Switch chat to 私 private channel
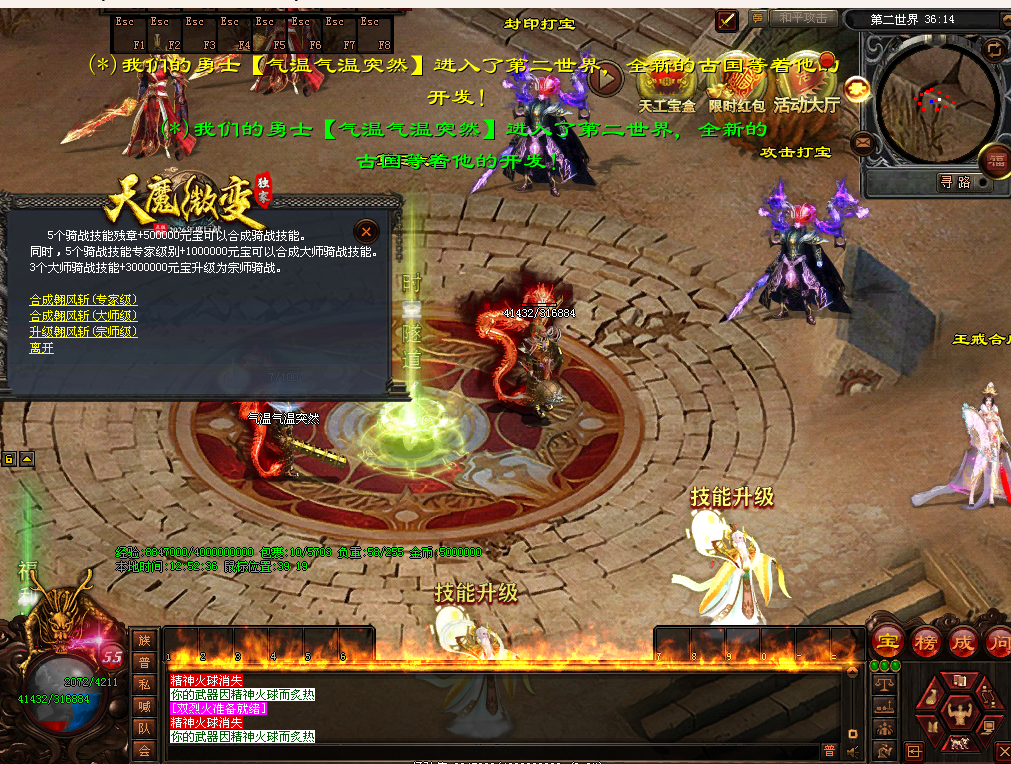 click(x=144, y=684)
